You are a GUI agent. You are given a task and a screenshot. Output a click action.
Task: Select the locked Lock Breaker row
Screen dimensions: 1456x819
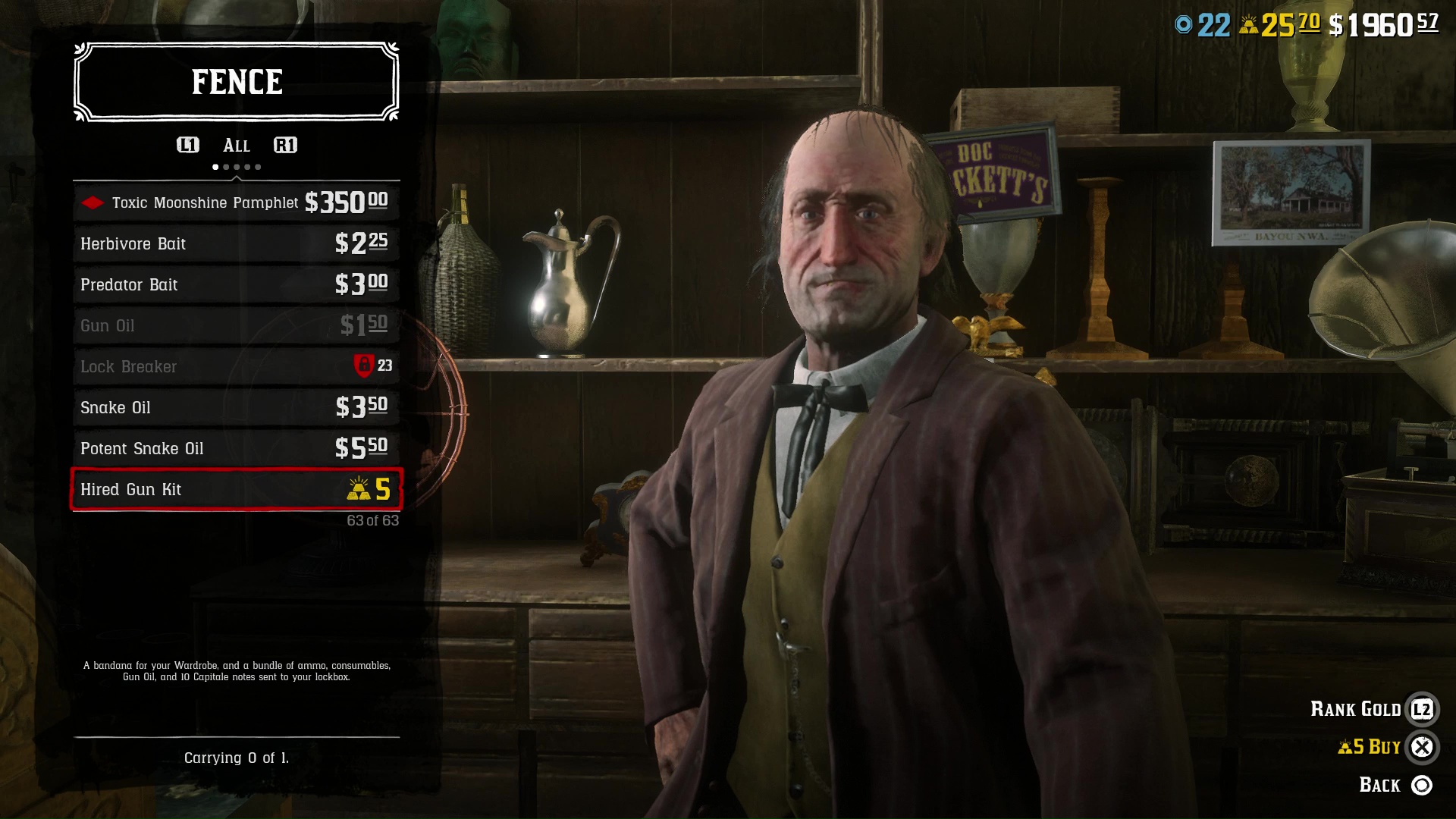click(236, 366)
